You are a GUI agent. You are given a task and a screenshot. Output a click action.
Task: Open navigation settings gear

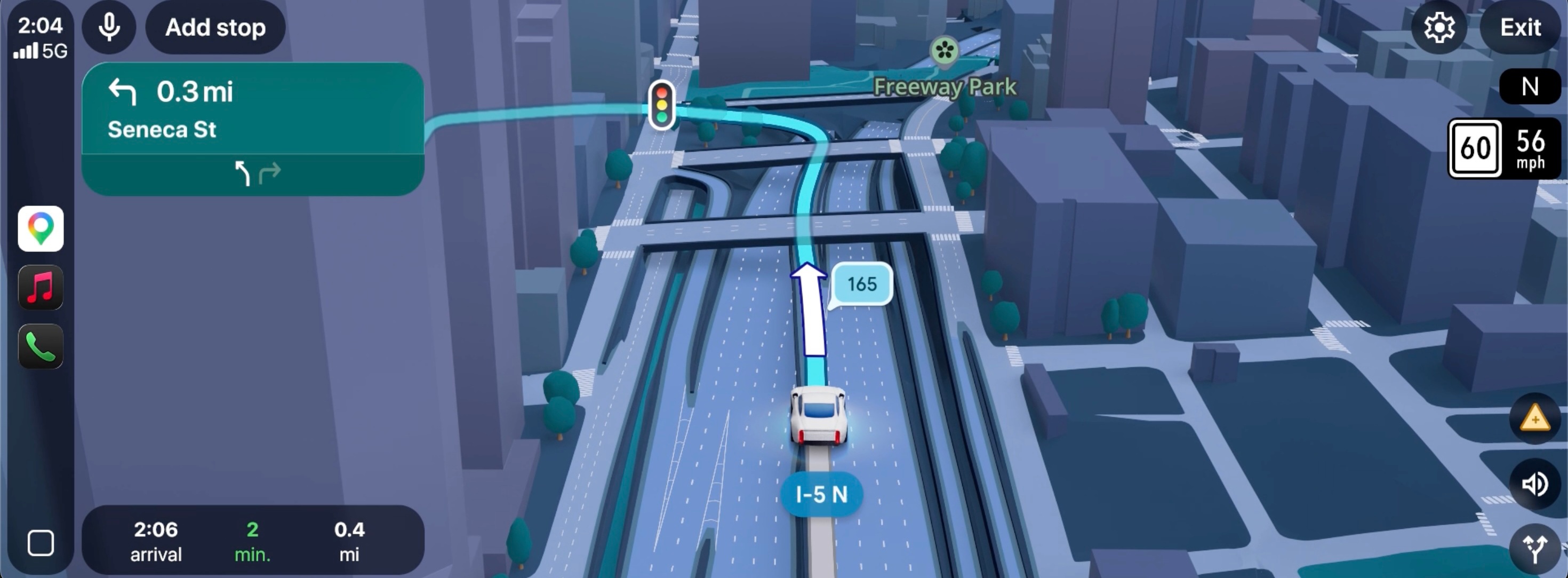pyautogui.click(x=1439, y=27)
